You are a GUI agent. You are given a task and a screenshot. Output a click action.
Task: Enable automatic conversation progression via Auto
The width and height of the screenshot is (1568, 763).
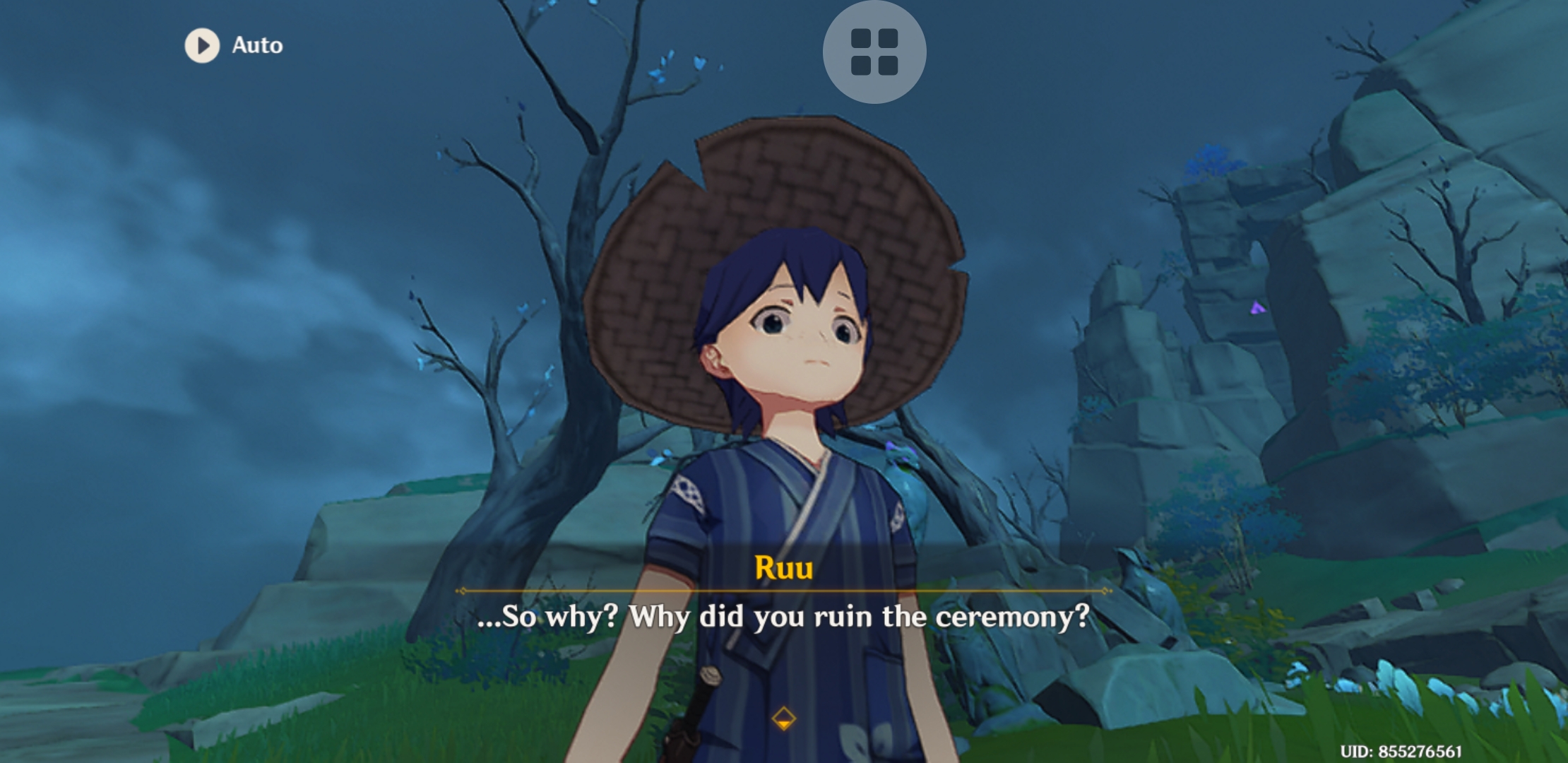[233, 45]
